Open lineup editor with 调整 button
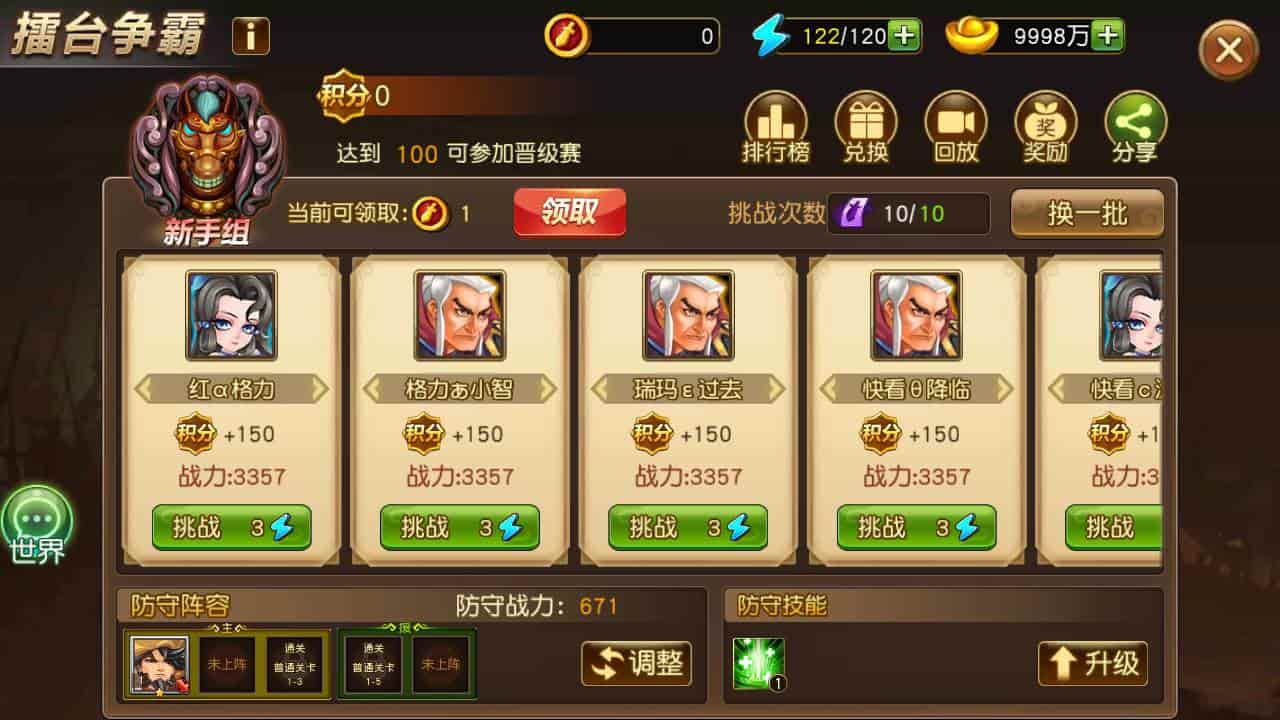 point(635,664)
